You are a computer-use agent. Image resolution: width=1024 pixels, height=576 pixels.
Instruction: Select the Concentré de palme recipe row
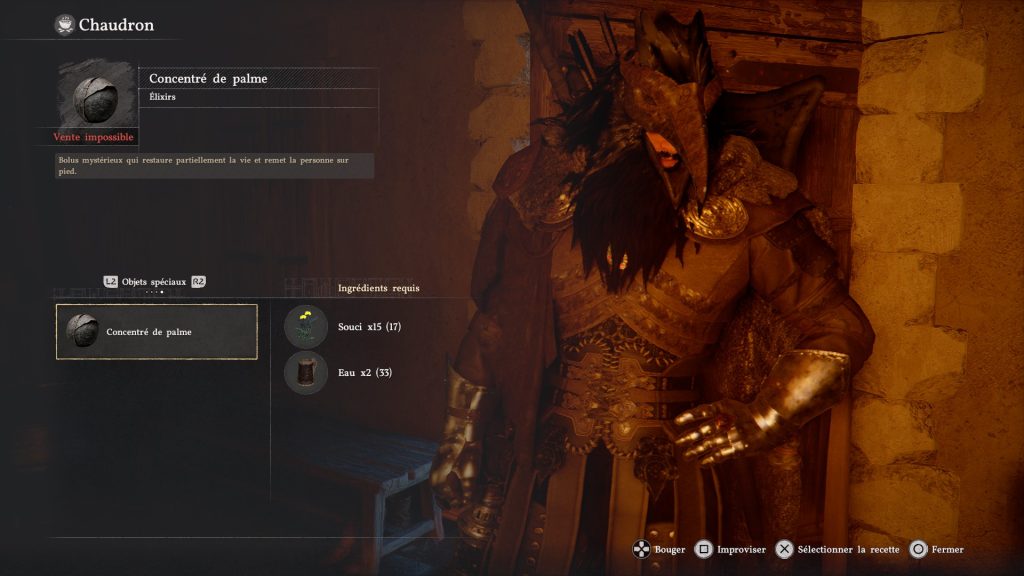point(157,331)
